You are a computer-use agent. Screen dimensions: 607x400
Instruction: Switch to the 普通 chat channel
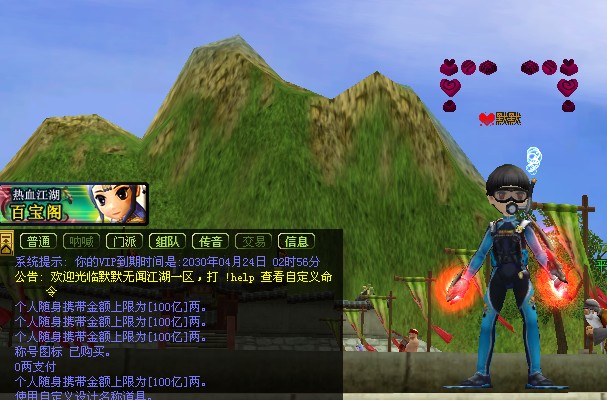(39, 241)
